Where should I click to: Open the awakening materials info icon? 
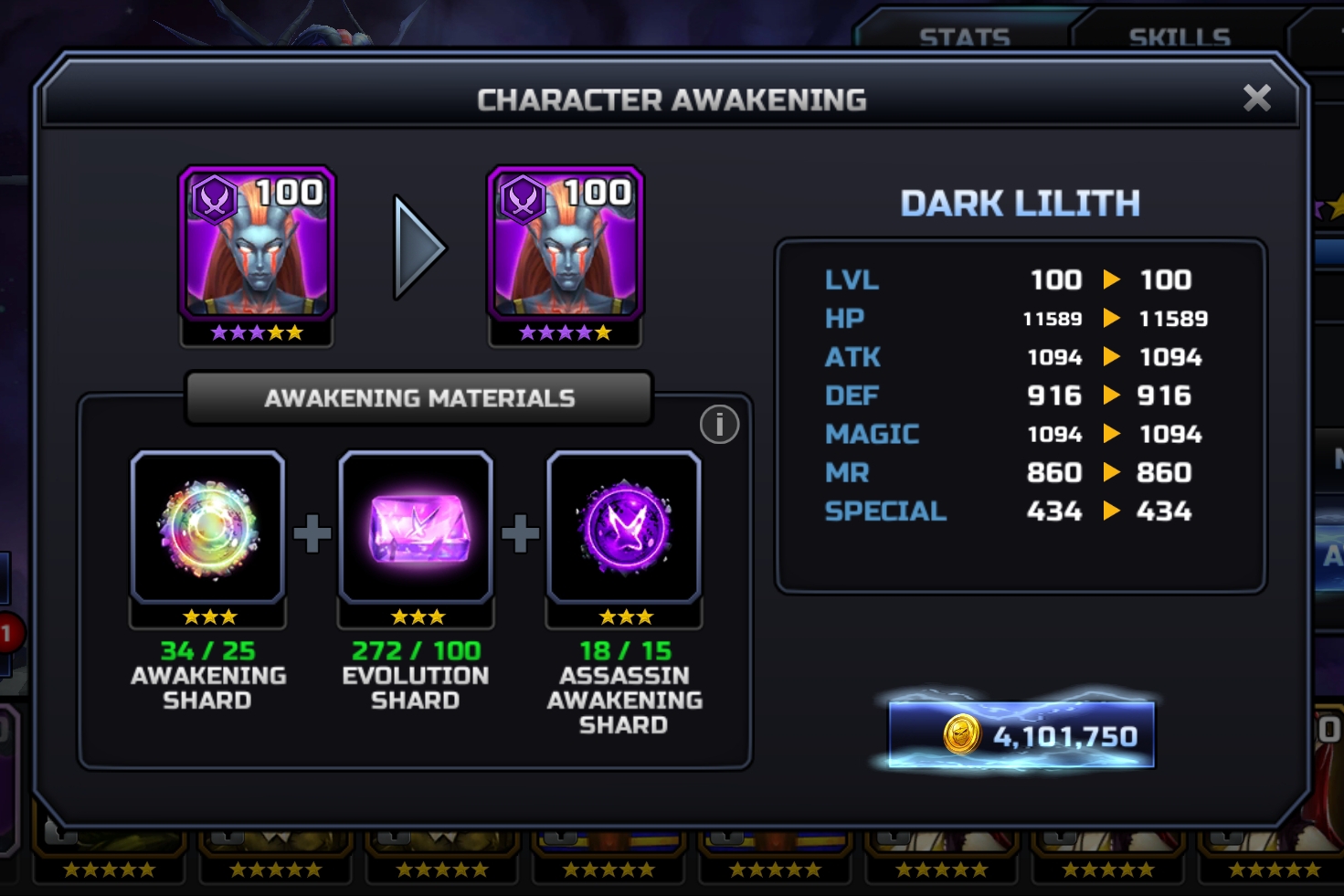click(719, 425)
